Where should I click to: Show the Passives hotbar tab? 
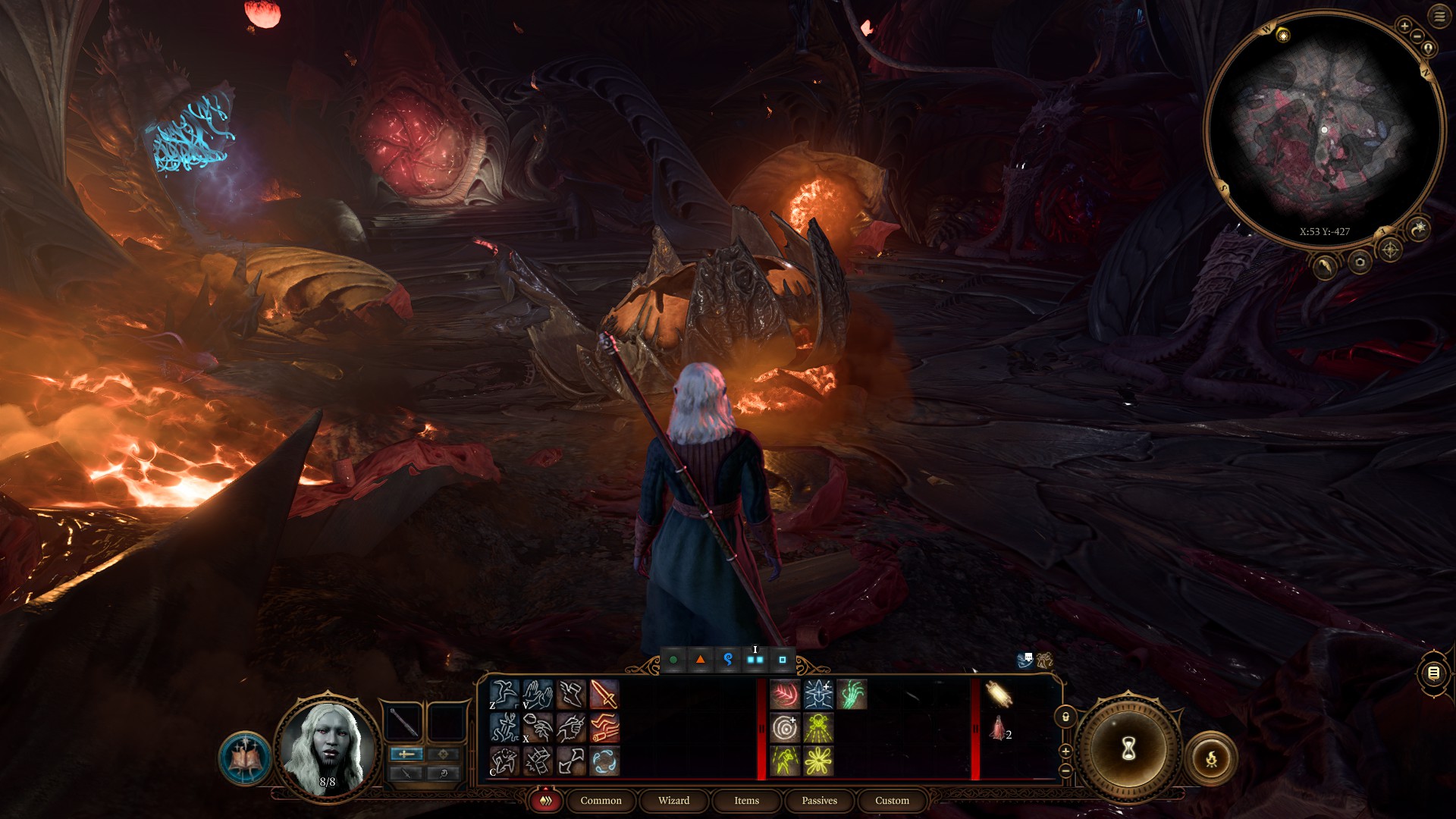tap(819, 800)
